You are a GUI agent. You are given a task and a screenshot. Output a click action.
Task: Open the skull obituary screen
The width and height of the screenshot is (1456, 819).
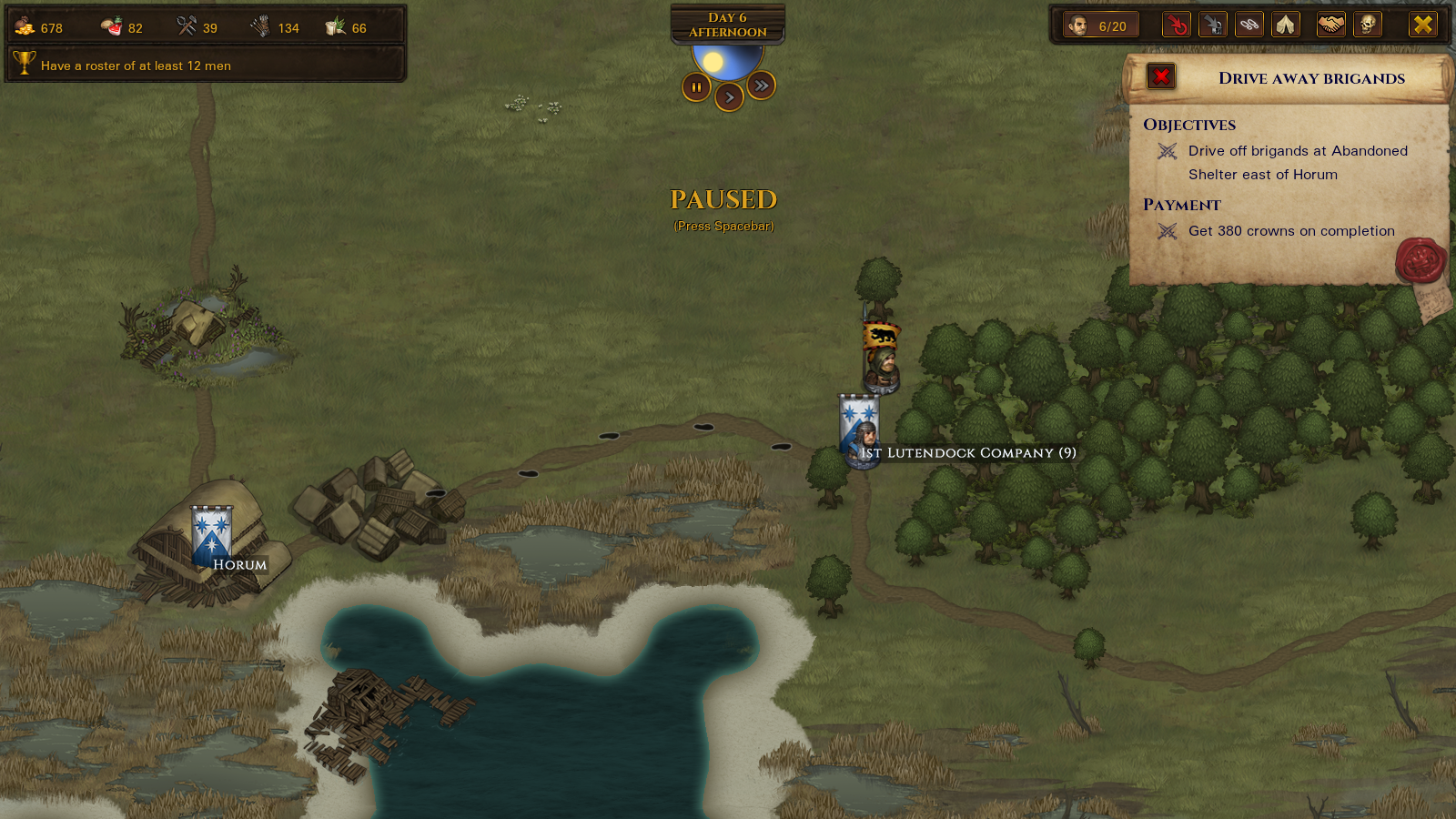tap(1367, 25)
